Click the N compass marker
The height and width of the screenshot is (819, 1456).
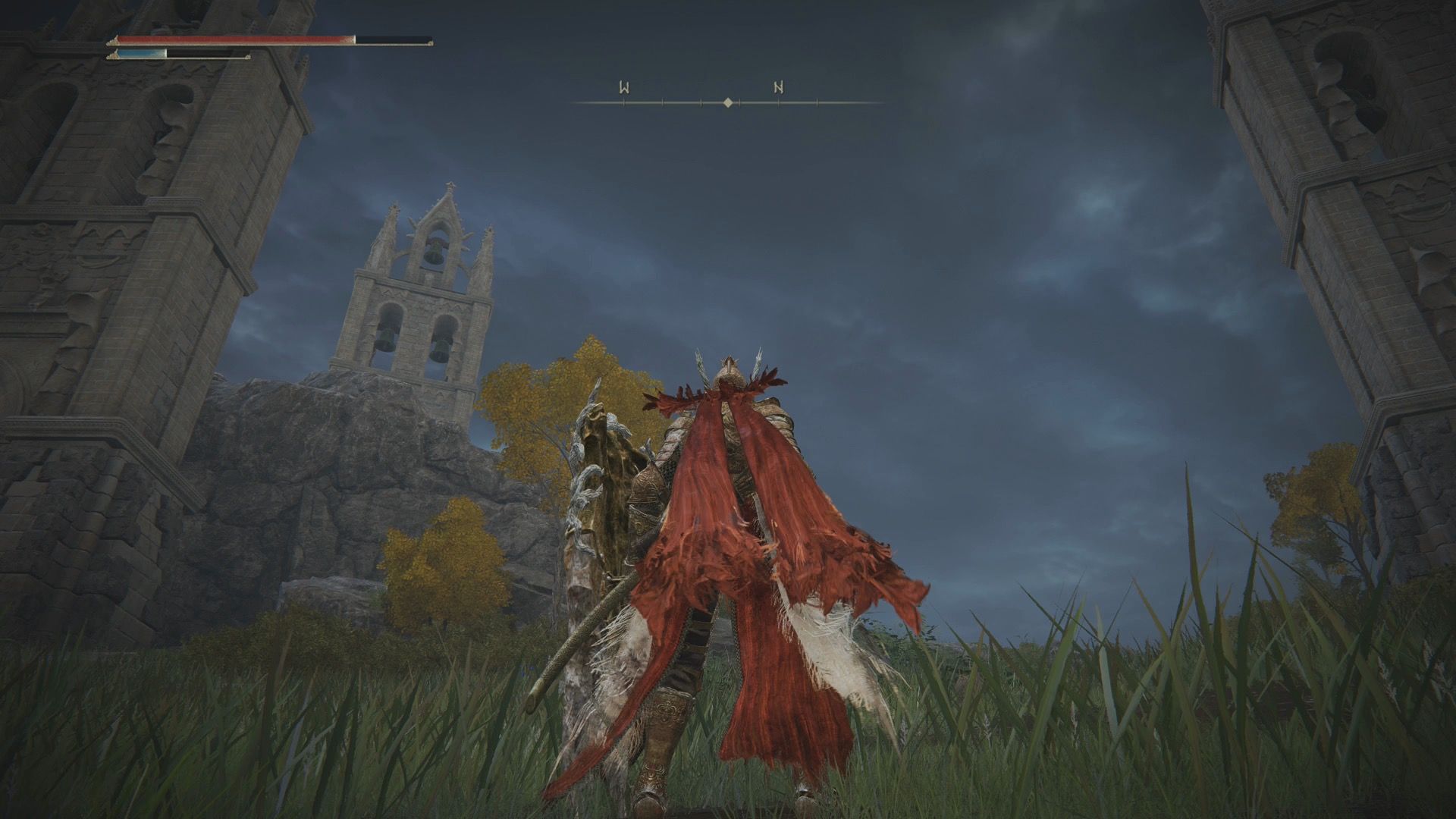point(779,88)
